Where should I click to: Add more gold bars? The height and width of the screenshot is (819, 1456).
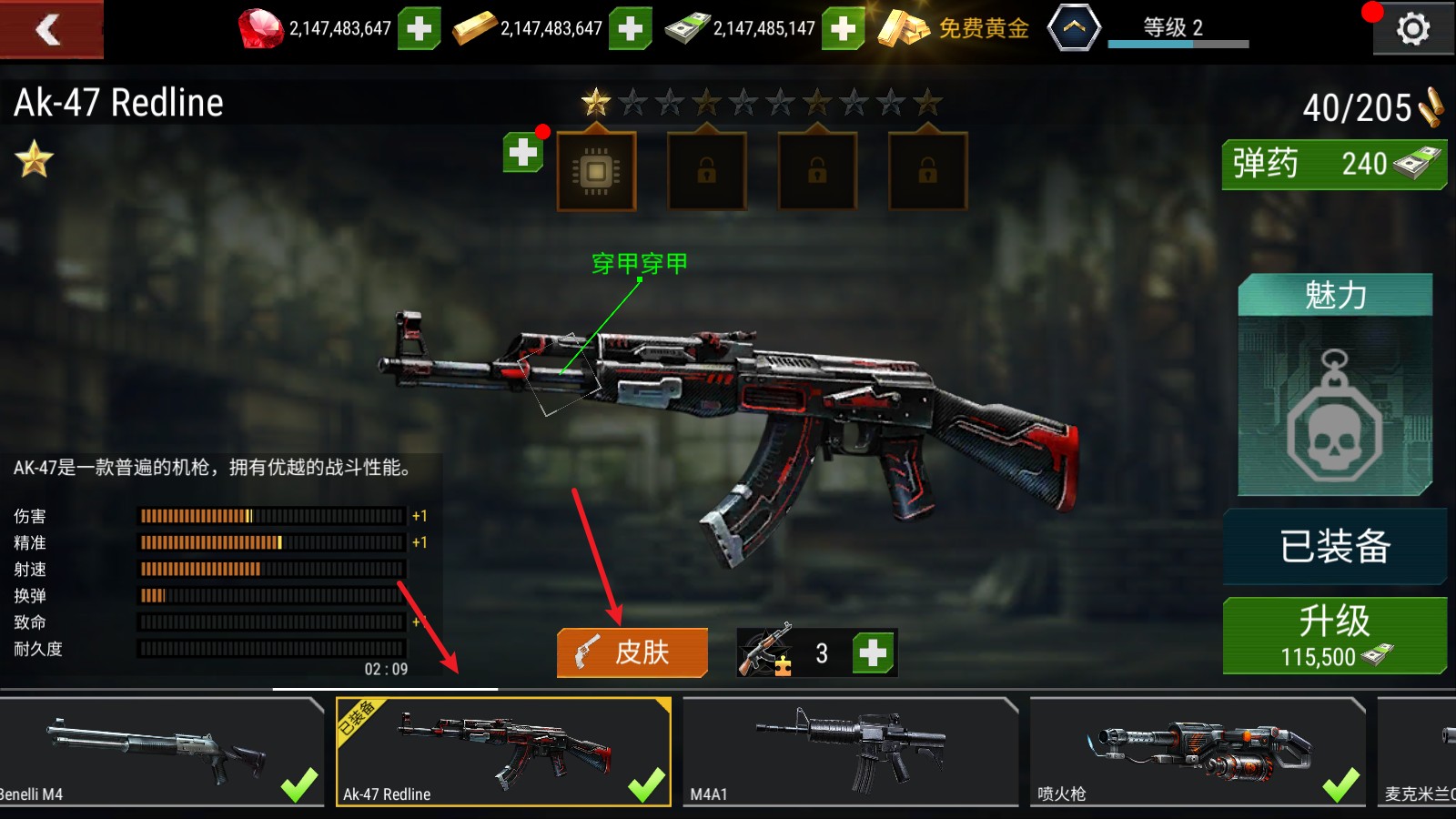point(631,29)
